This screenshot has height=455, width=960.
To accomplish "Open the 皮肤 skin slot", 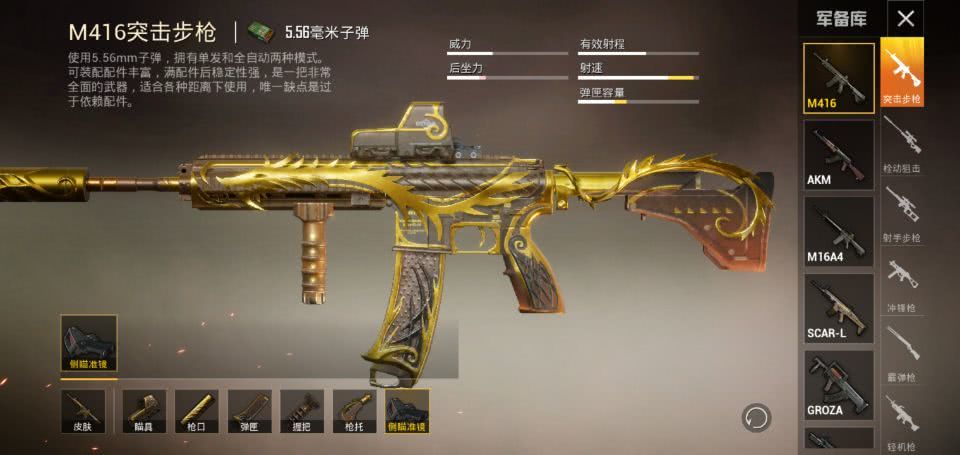I will 82,412.
